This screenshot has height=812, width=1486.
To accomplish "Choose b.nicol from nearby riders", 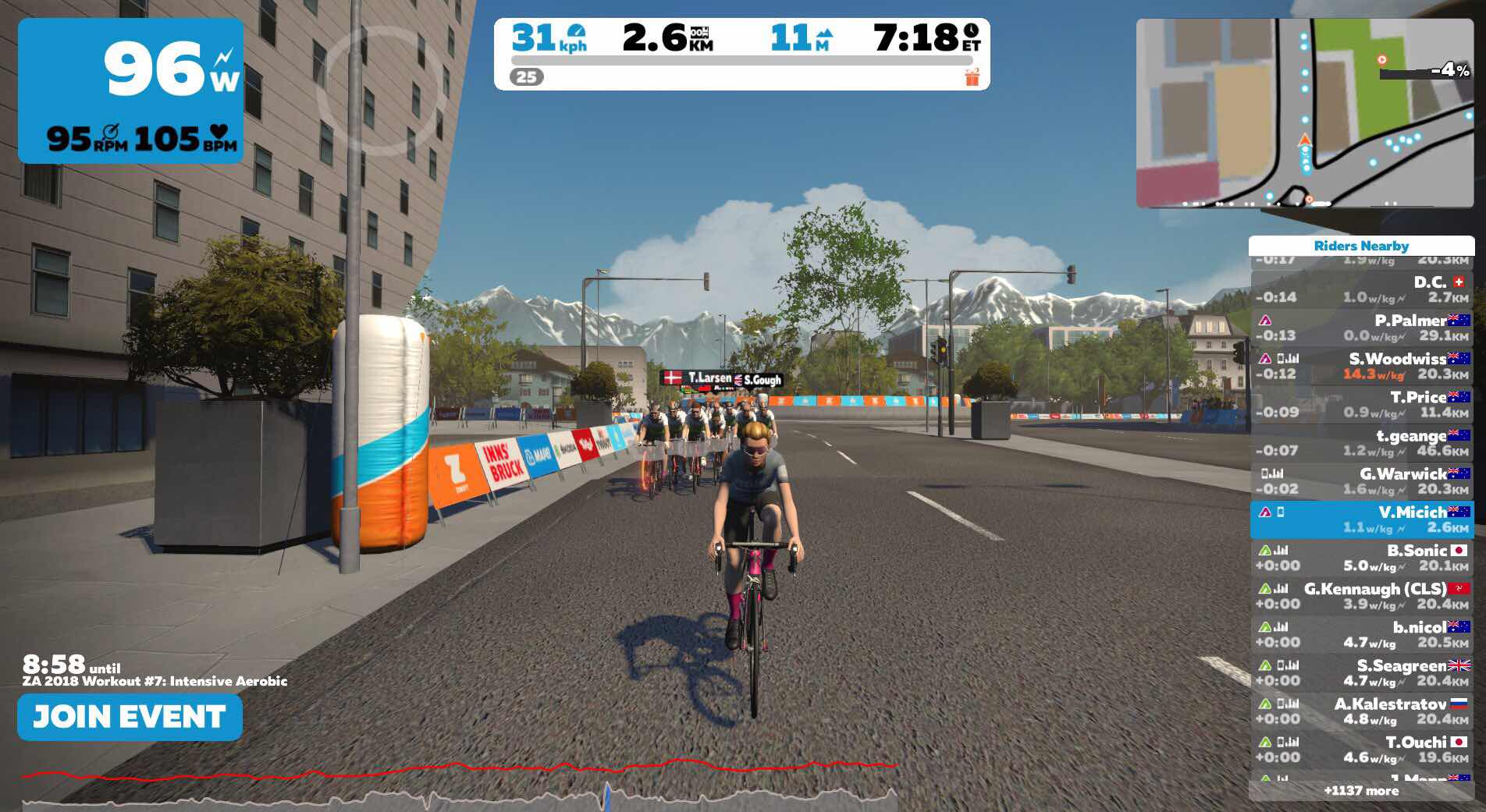I will (1361, 634).
